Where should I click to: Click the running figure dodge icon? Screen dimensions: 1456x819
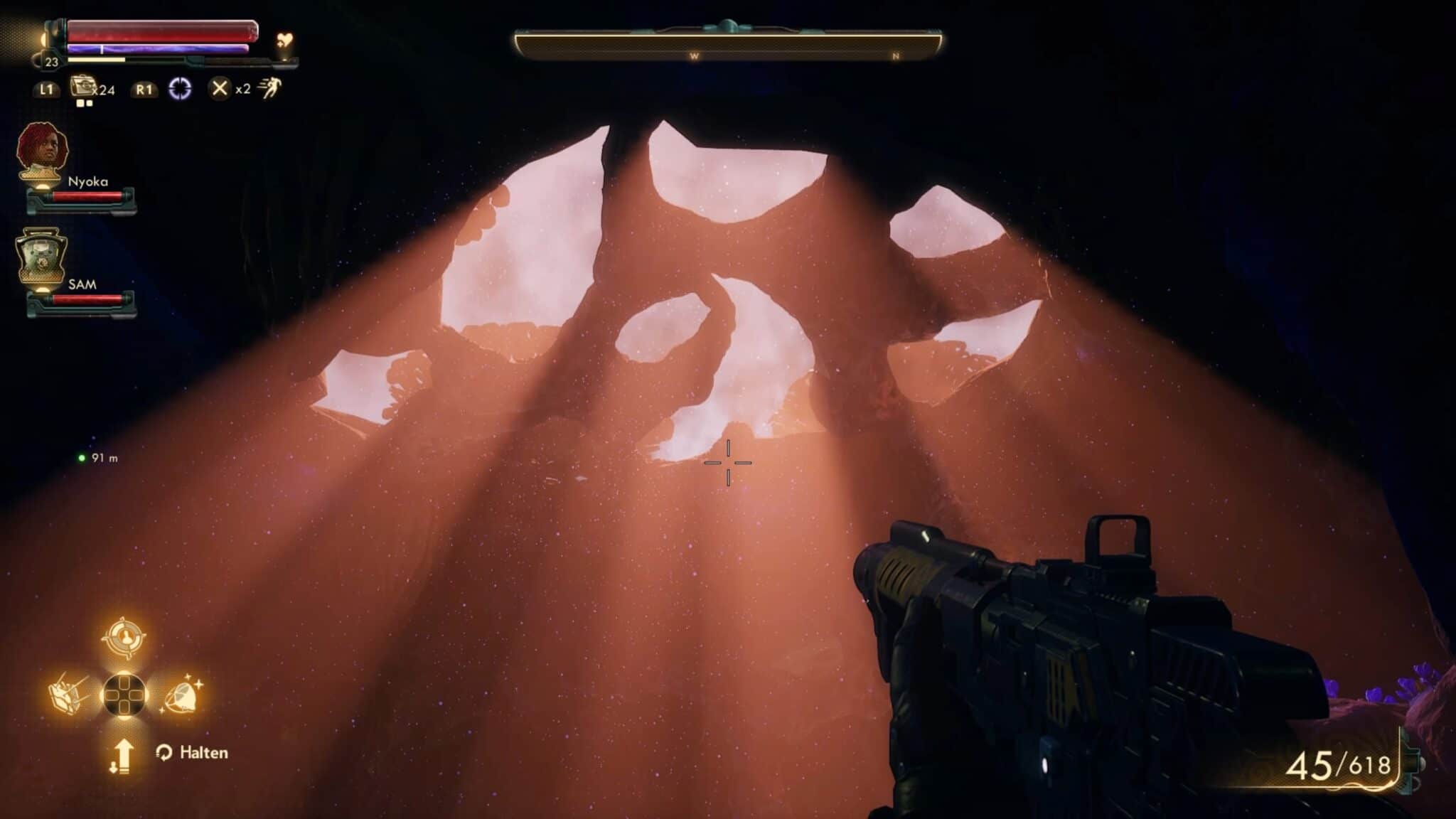click(x=270, y=89)
